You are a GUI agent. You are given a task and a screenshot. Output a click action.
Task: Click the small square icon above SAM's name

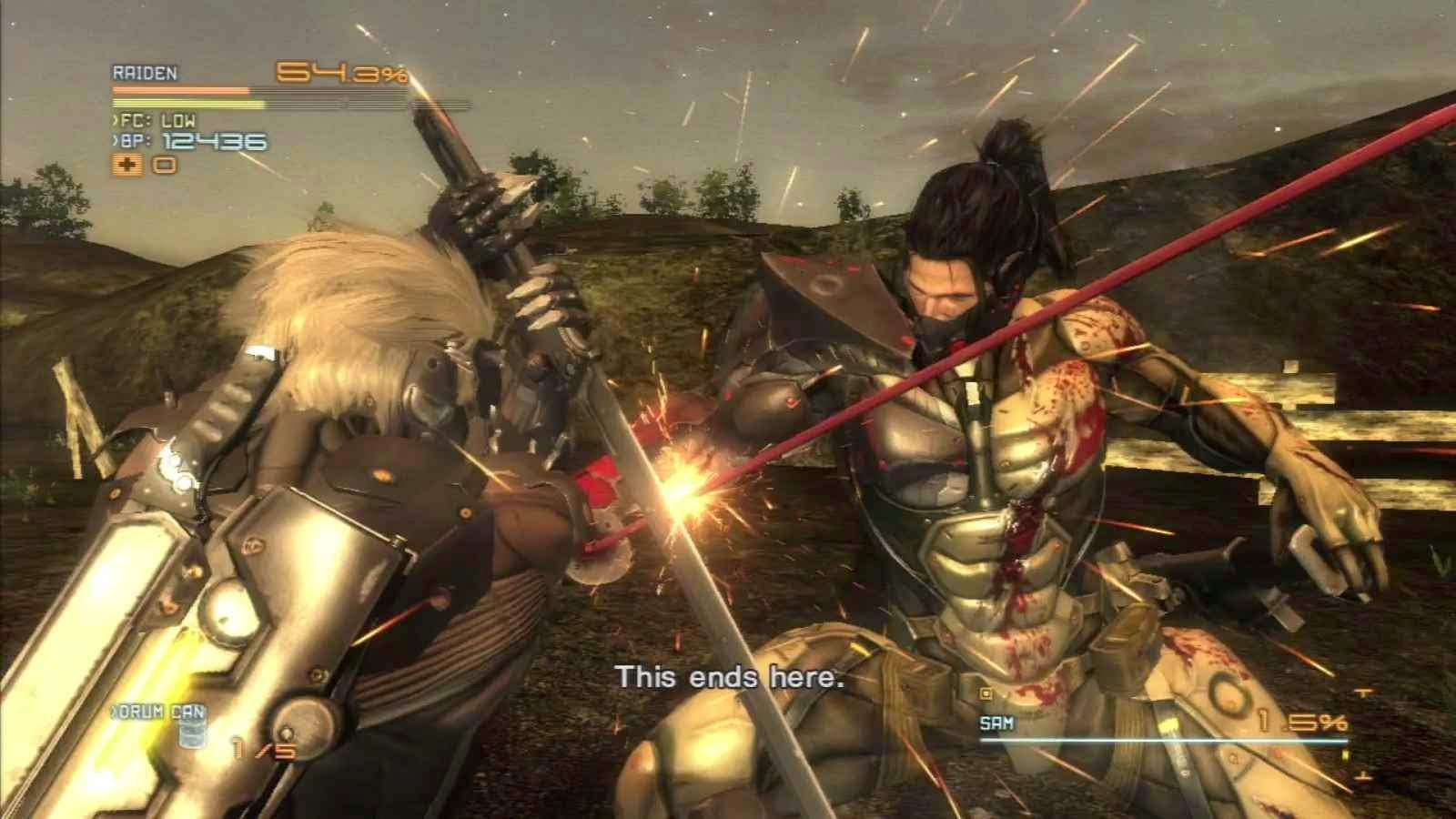point(986,693)
